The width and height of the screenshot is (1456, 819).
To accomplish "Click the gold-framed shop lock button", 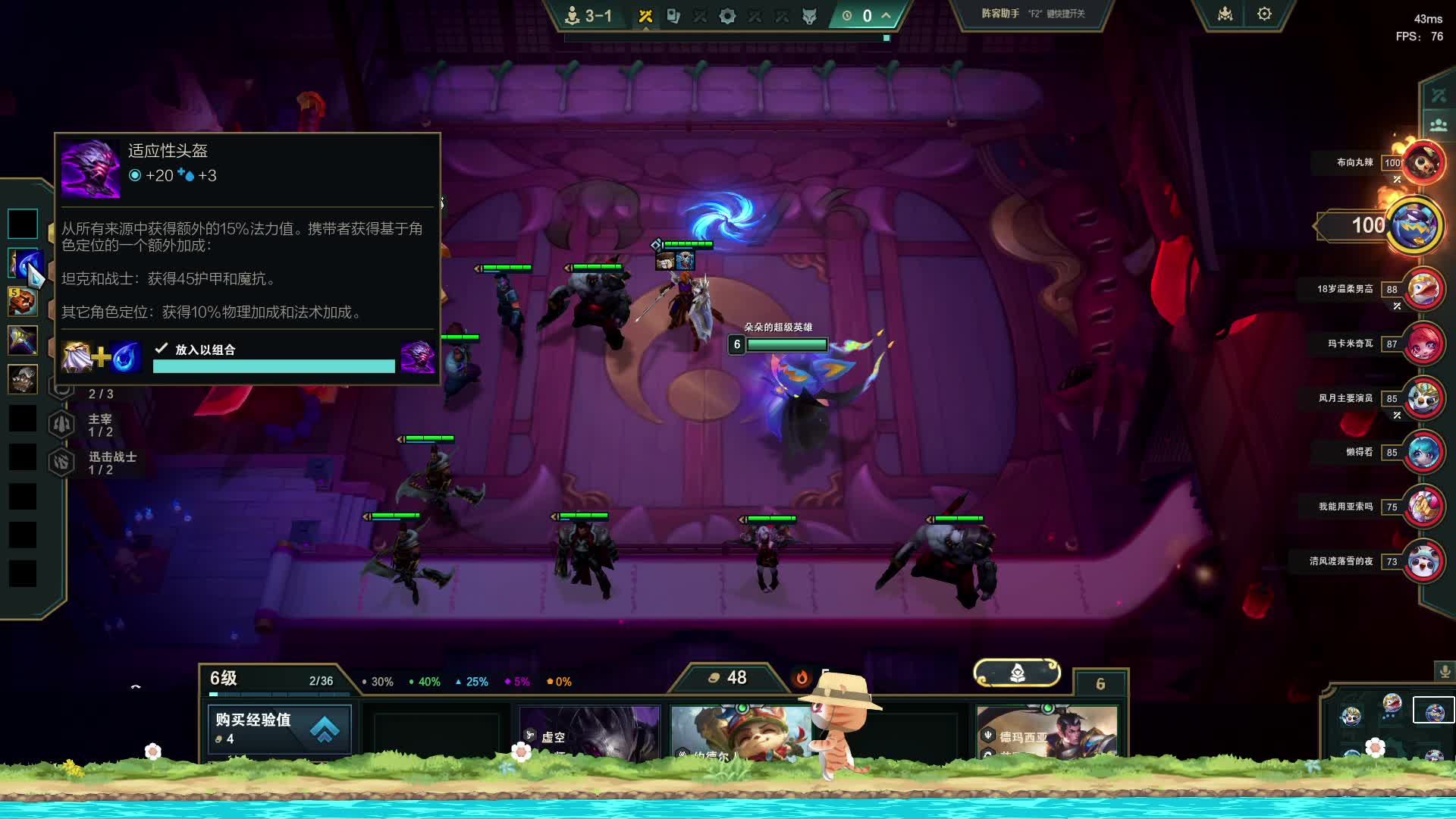I will coord(1017,673).
